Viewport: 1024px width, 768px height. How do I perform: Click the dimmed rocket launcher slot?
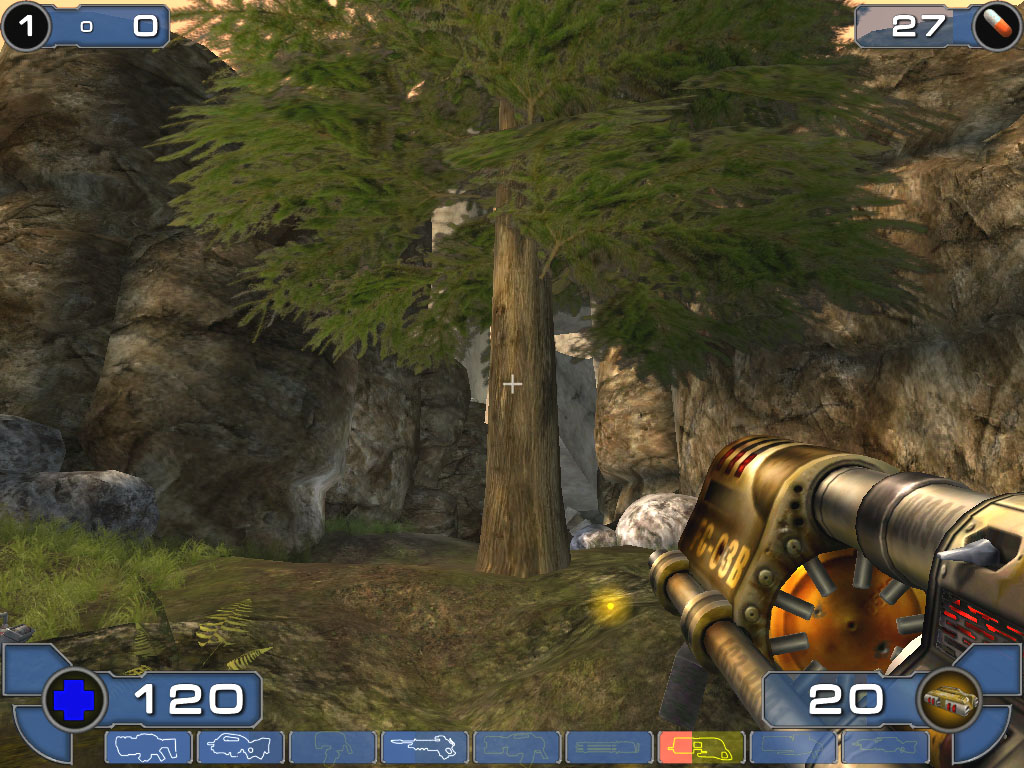point(793,747)
